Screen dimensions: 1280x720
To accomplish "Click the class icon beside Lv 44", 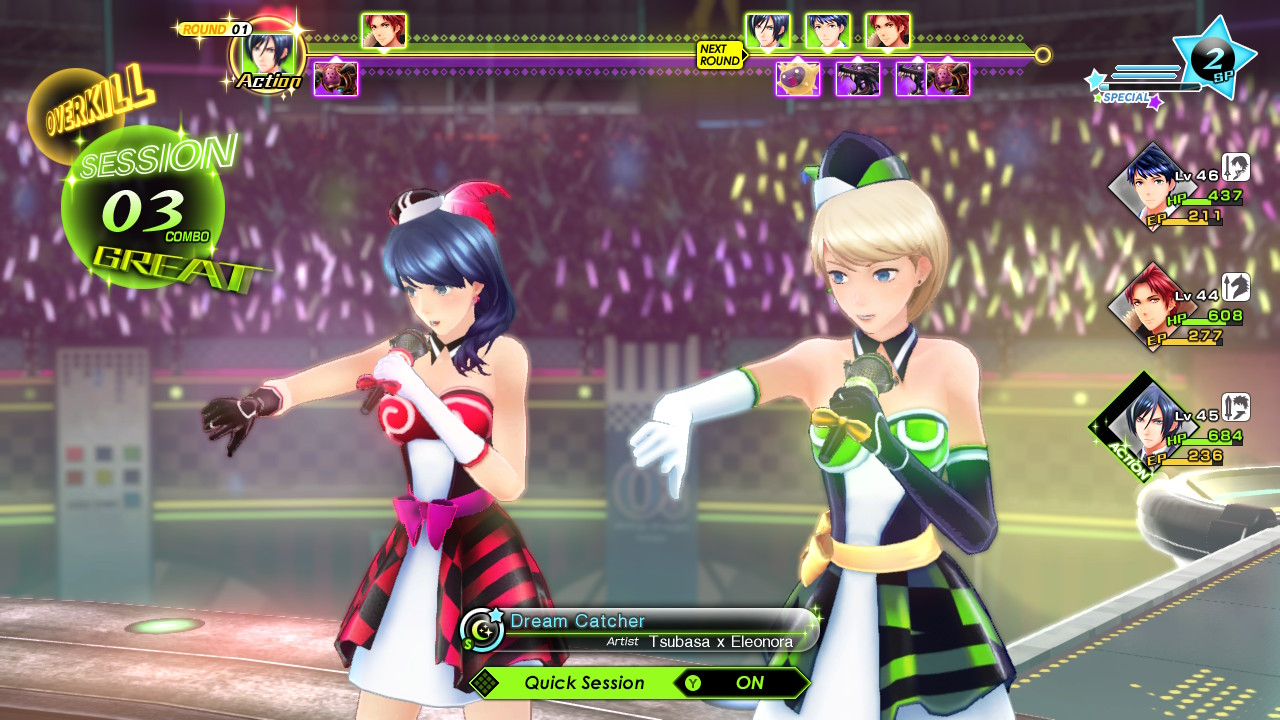I will (1236, 287).
